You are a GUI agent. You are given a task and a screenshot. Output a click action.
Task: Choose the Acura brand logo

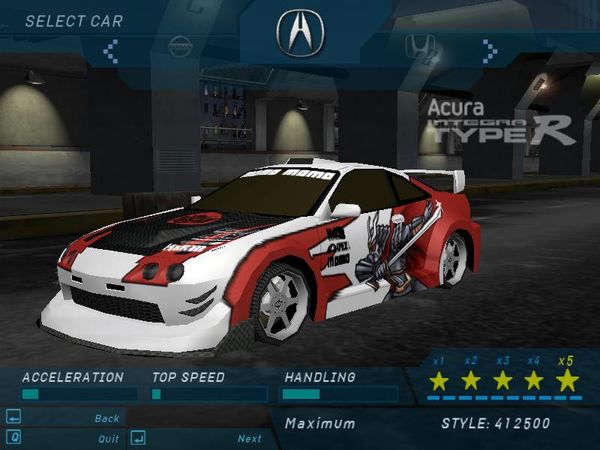[300, 34]
